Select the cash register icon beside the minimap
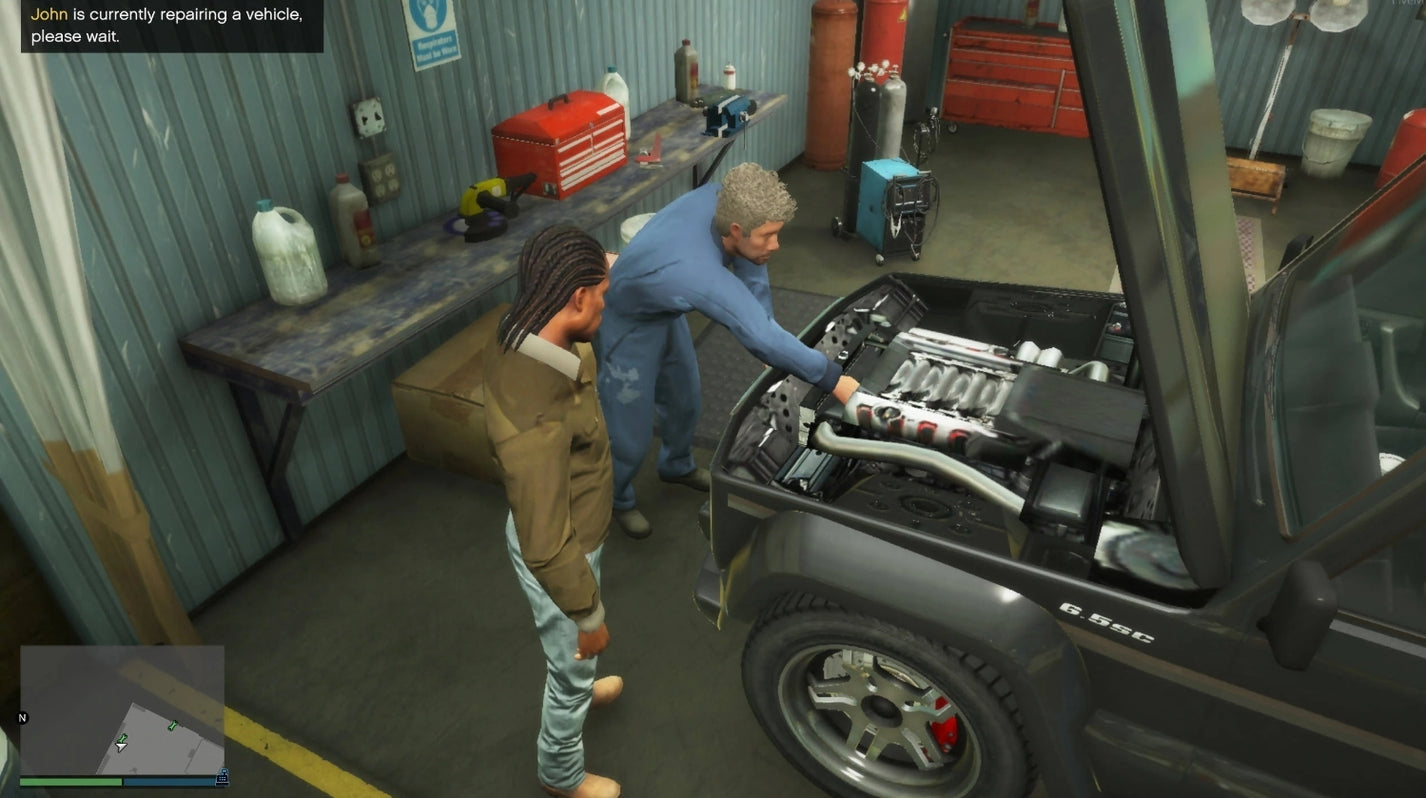Viewport: 1426px width, 798px height. [x=222, y=776]
